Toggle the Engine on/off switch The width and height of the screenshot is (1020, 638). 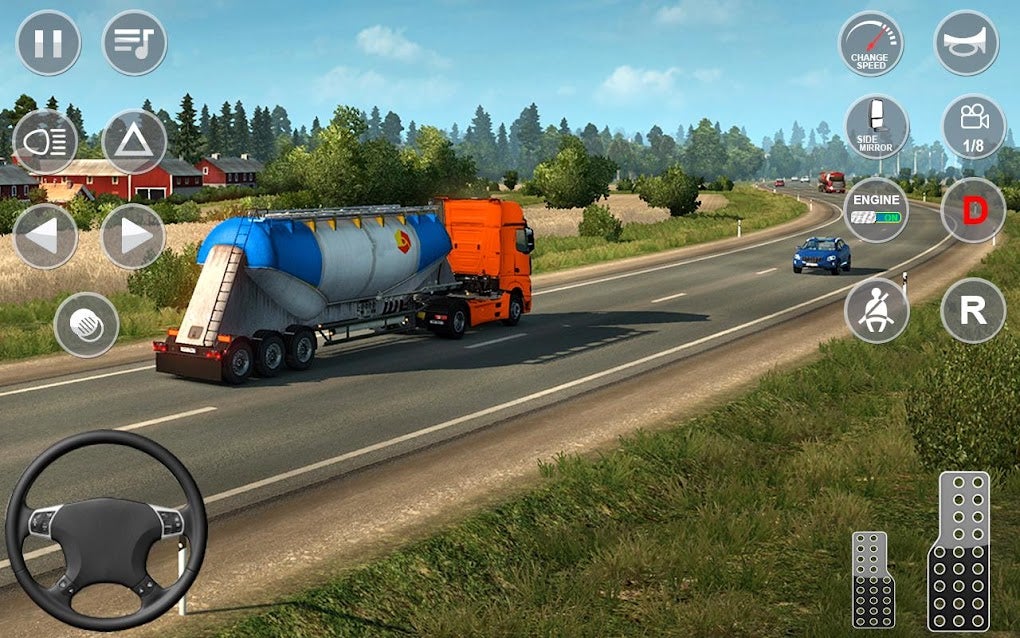876,210
